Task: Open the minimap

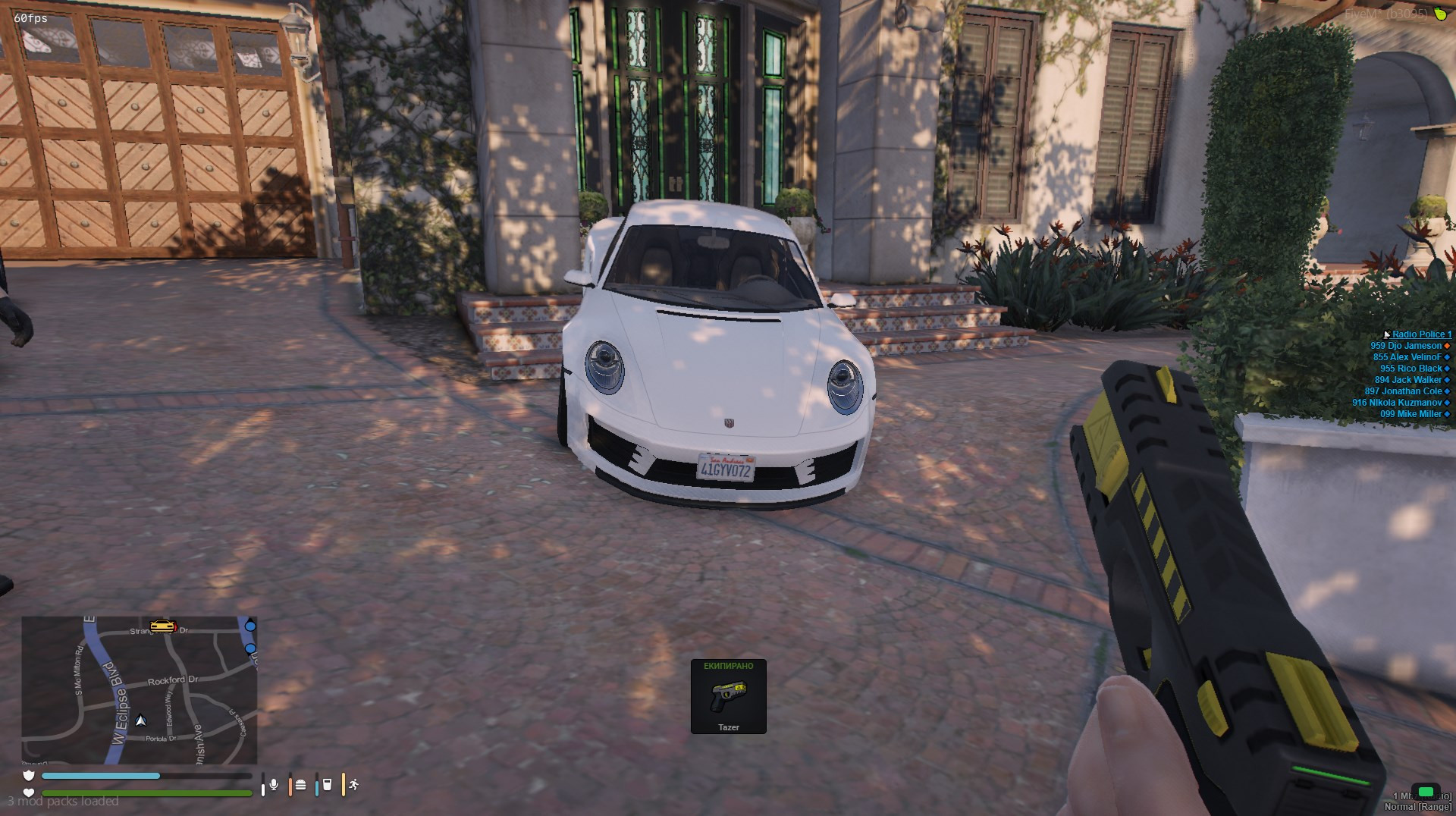Action: click(x=140, y=690)
